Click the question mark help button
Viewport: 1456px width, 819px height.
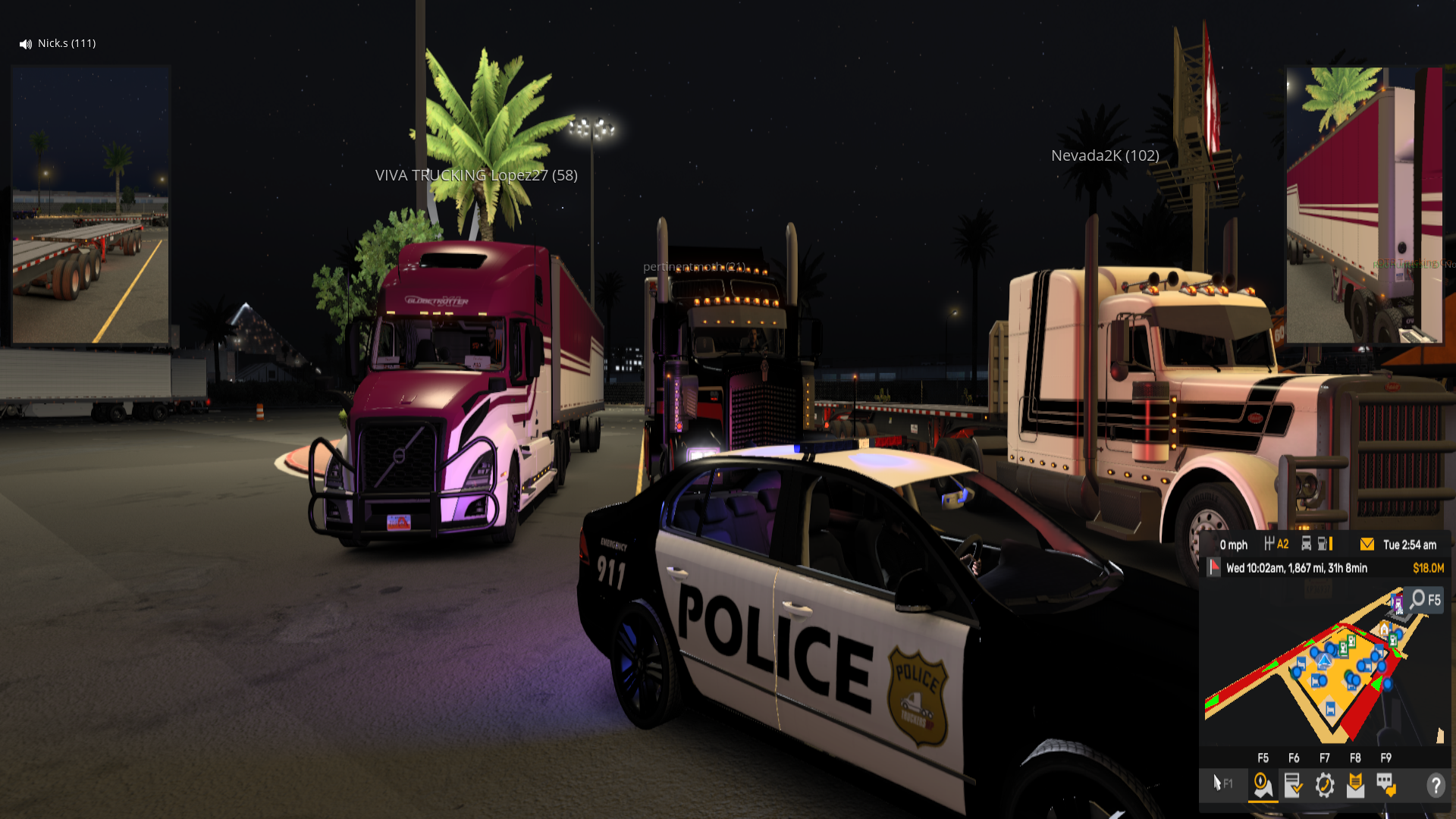(x=1435, y=785)
